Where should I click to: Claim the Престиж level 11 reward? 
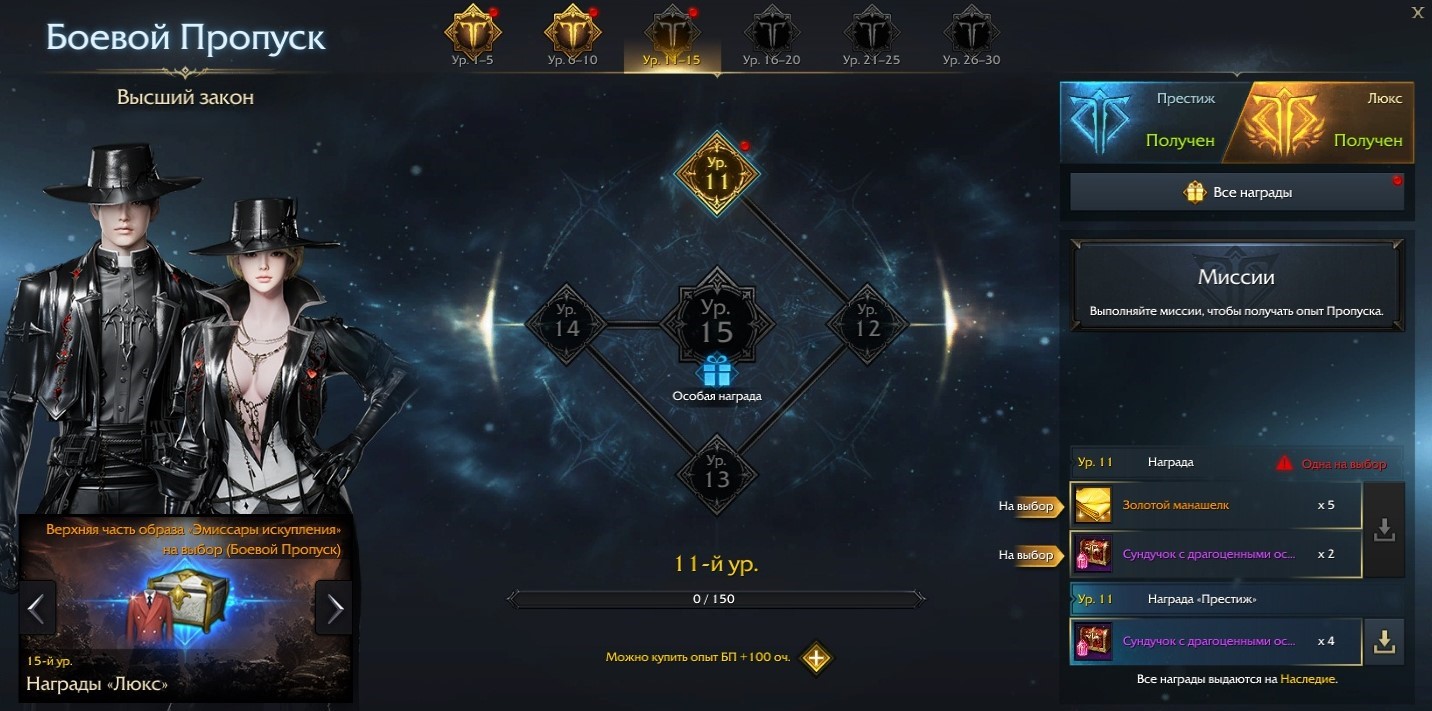[1384, 642]
